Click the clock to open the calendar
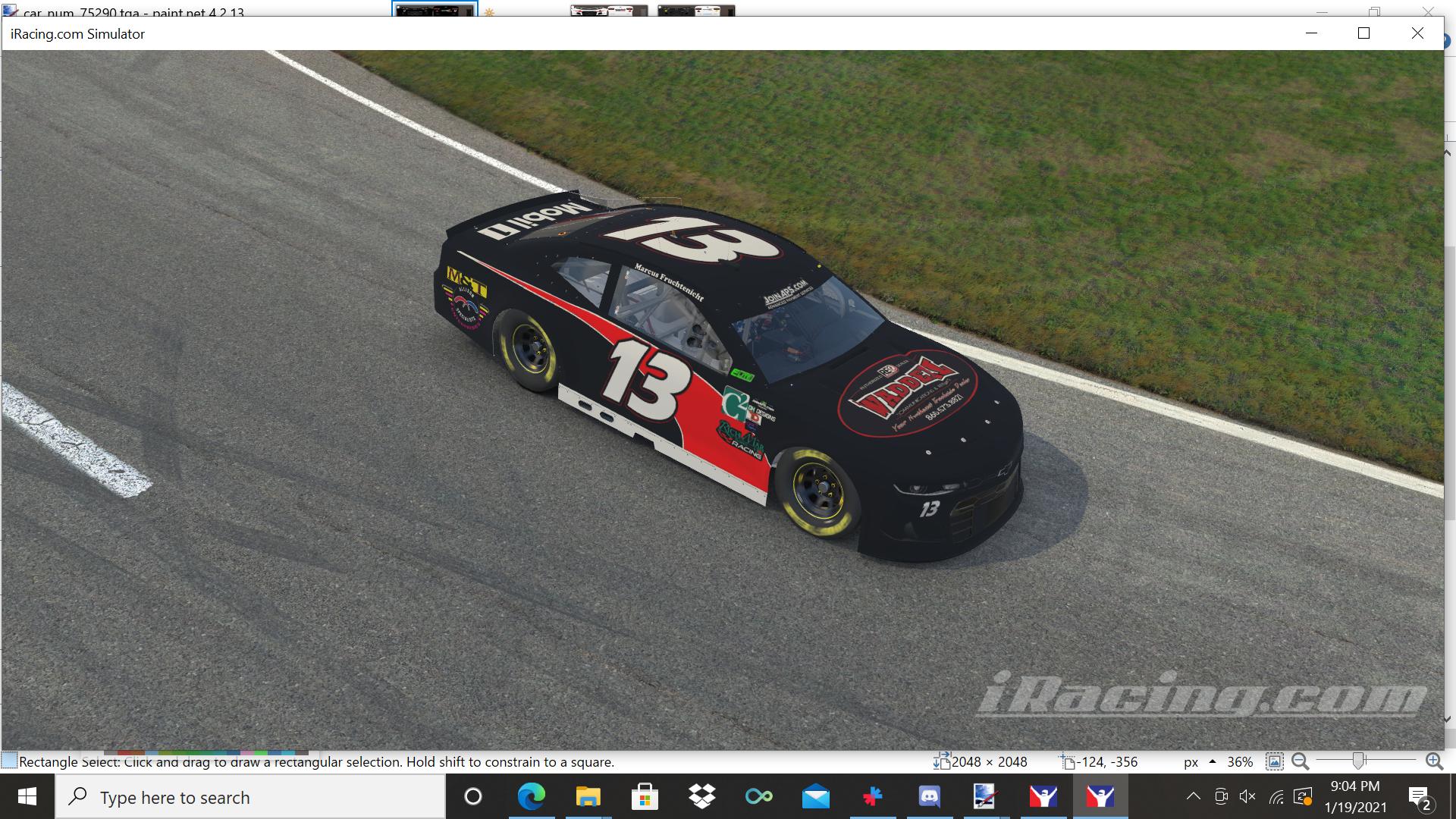 (1354, 797)
